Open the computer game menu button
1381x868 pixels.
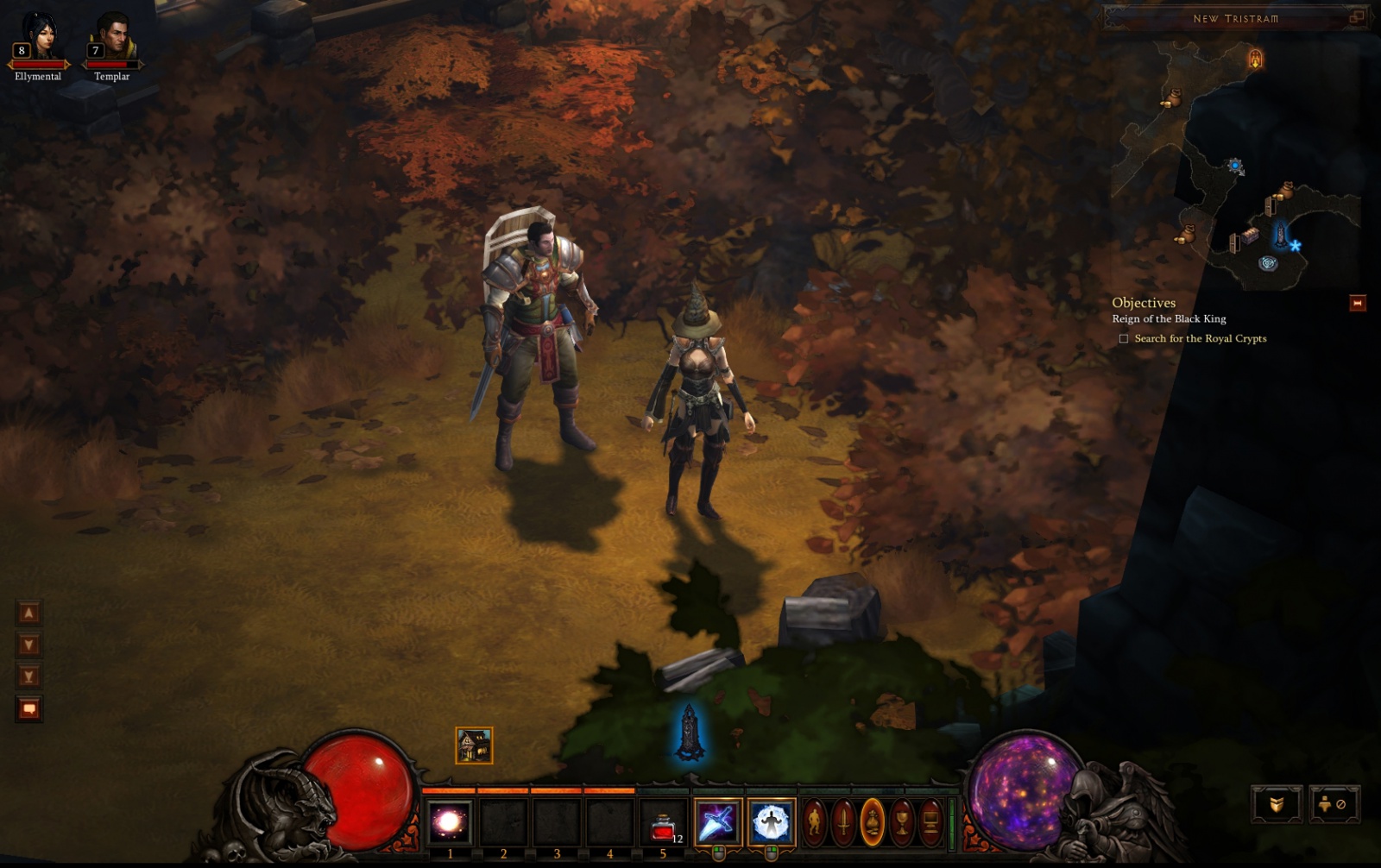pos(930,822)
